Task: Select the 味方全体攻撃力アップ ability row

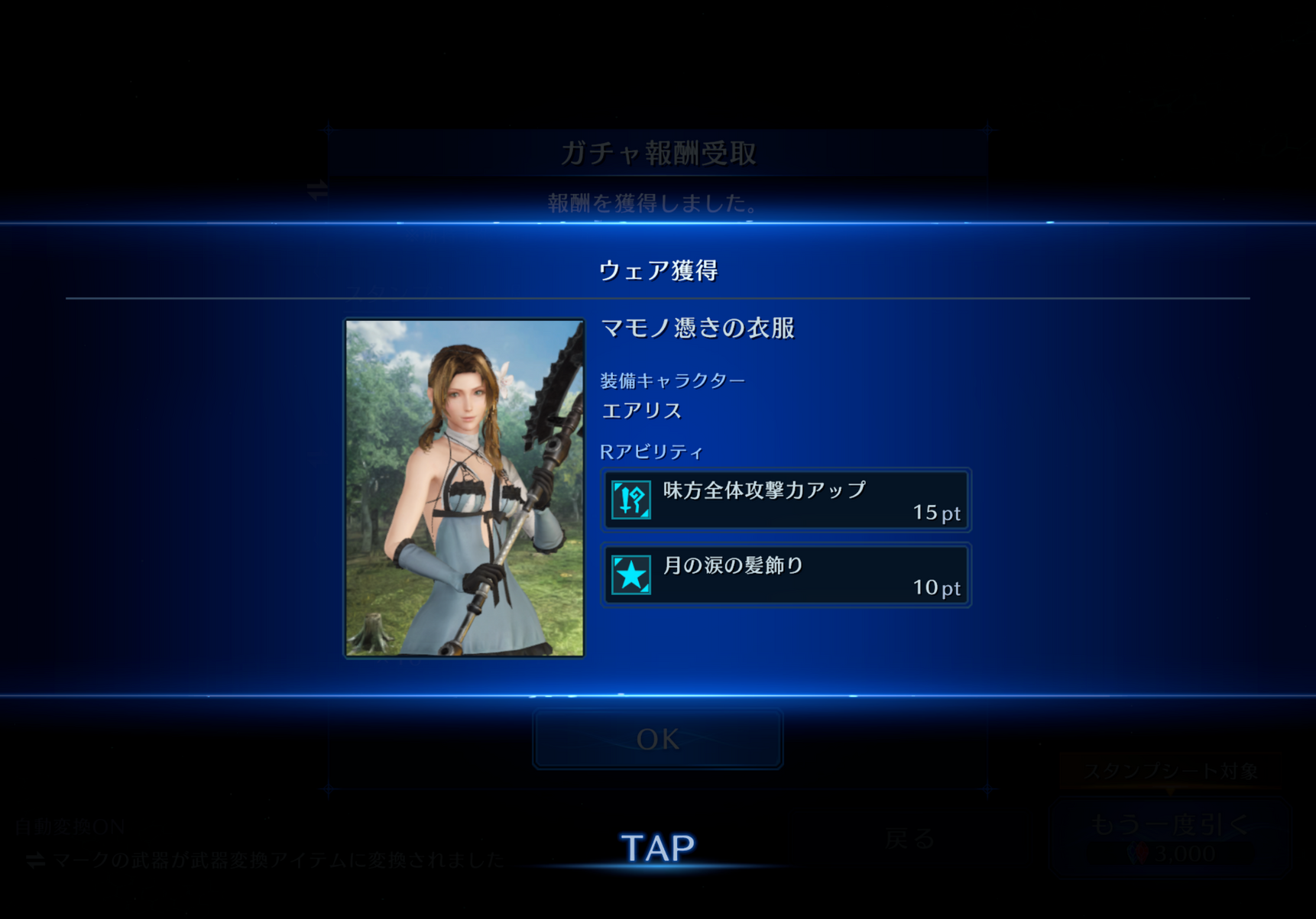Action: click(786, 500)
